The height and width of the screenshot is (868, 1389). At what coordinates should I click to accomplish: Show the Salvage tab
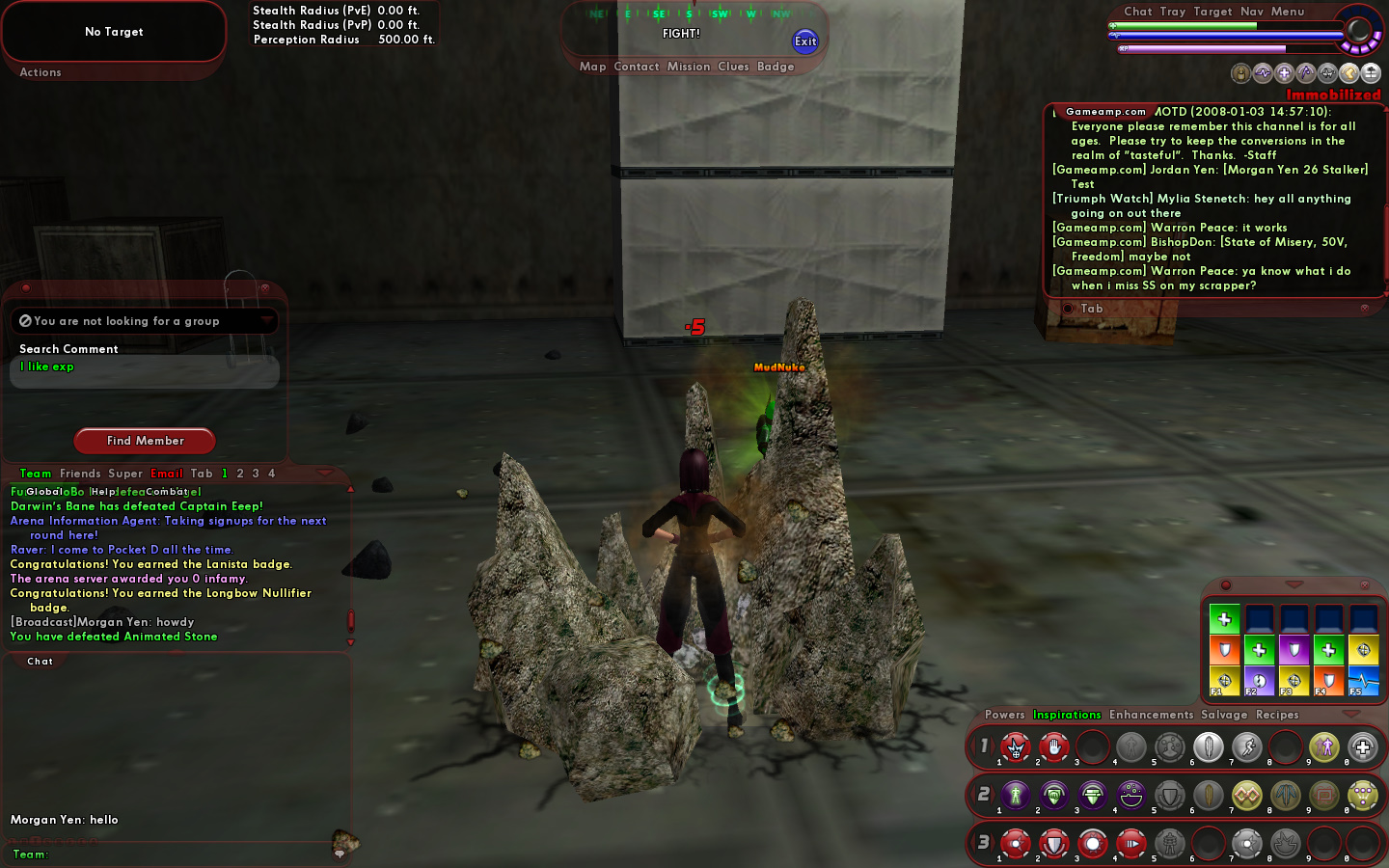click(1224, 715)
